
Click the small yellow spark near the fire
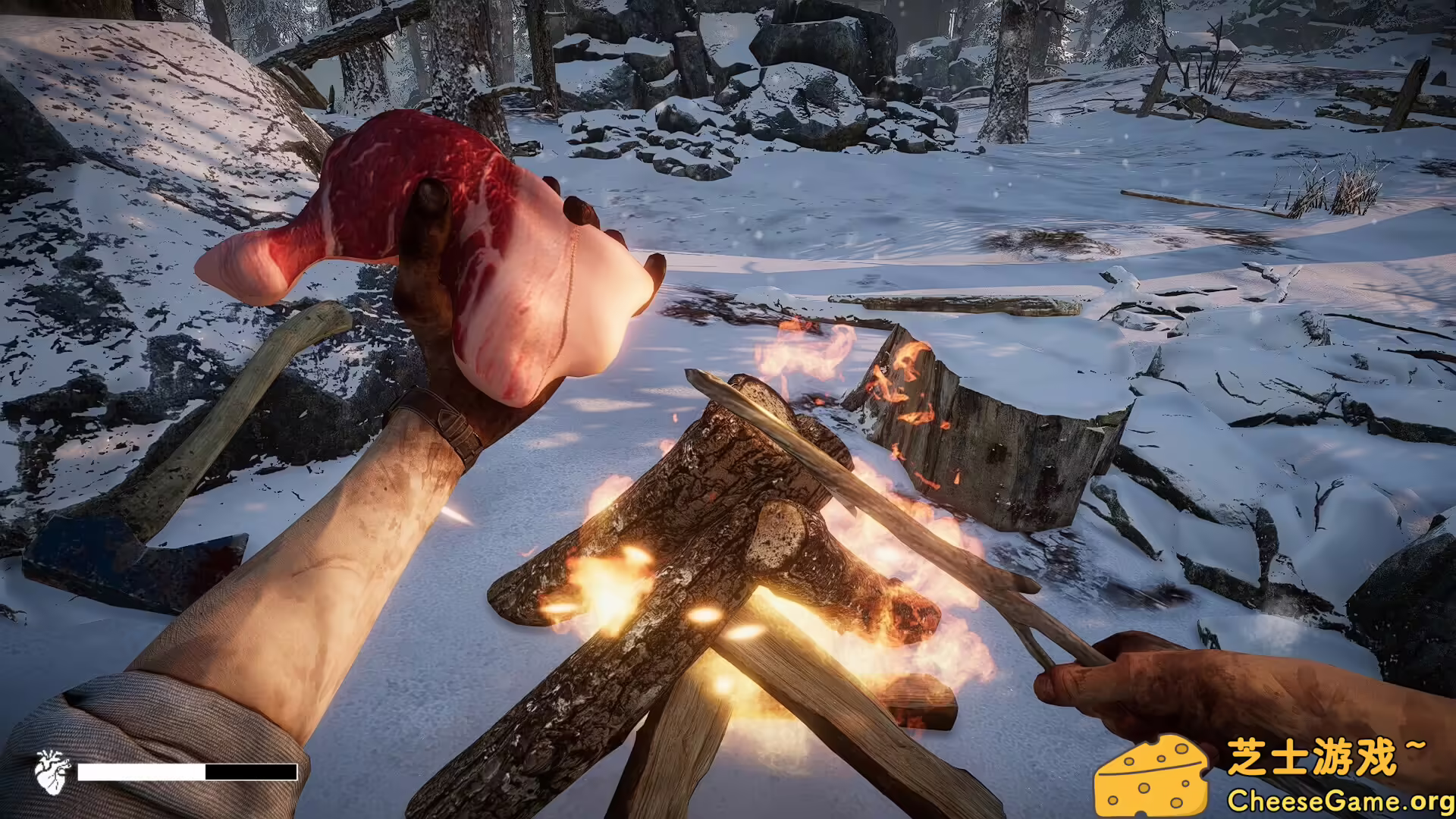[x=705, y=614]
